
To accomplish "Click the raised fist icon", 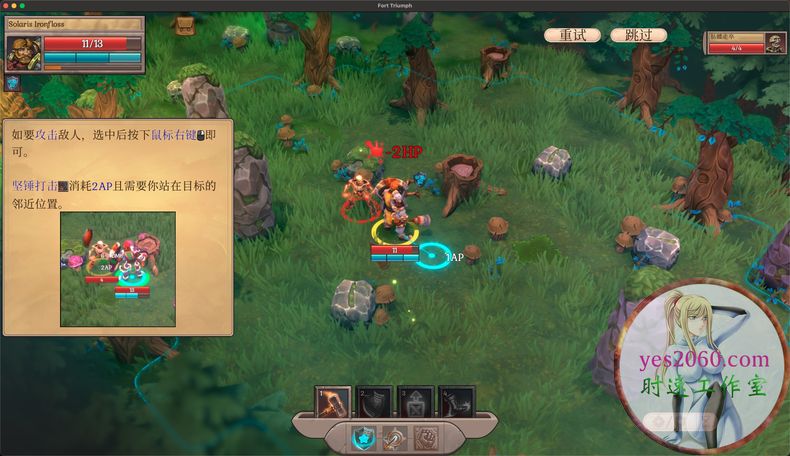I will (427, 438).
